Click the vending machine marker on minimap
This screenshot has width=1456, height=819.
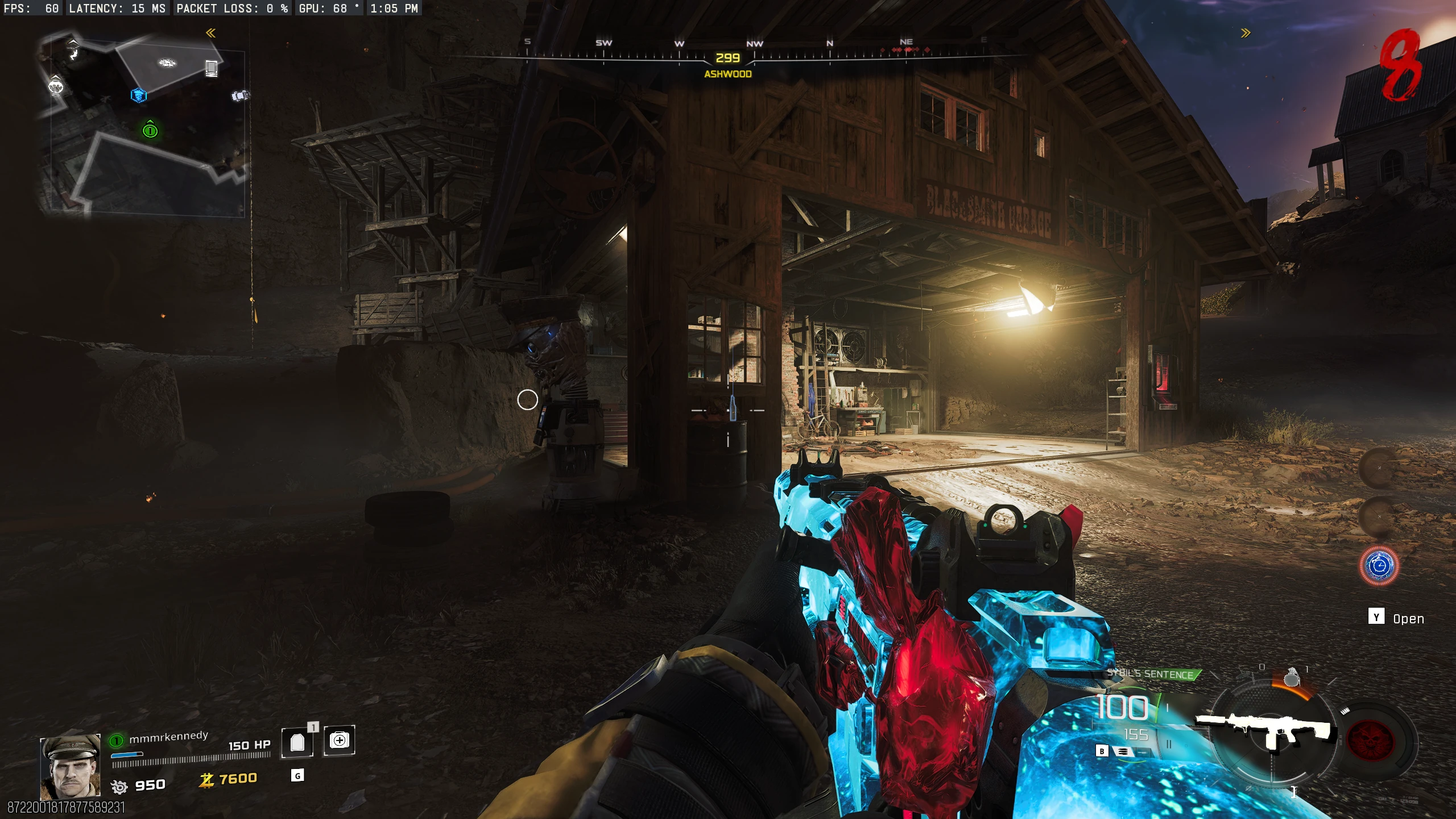[212, 68]
